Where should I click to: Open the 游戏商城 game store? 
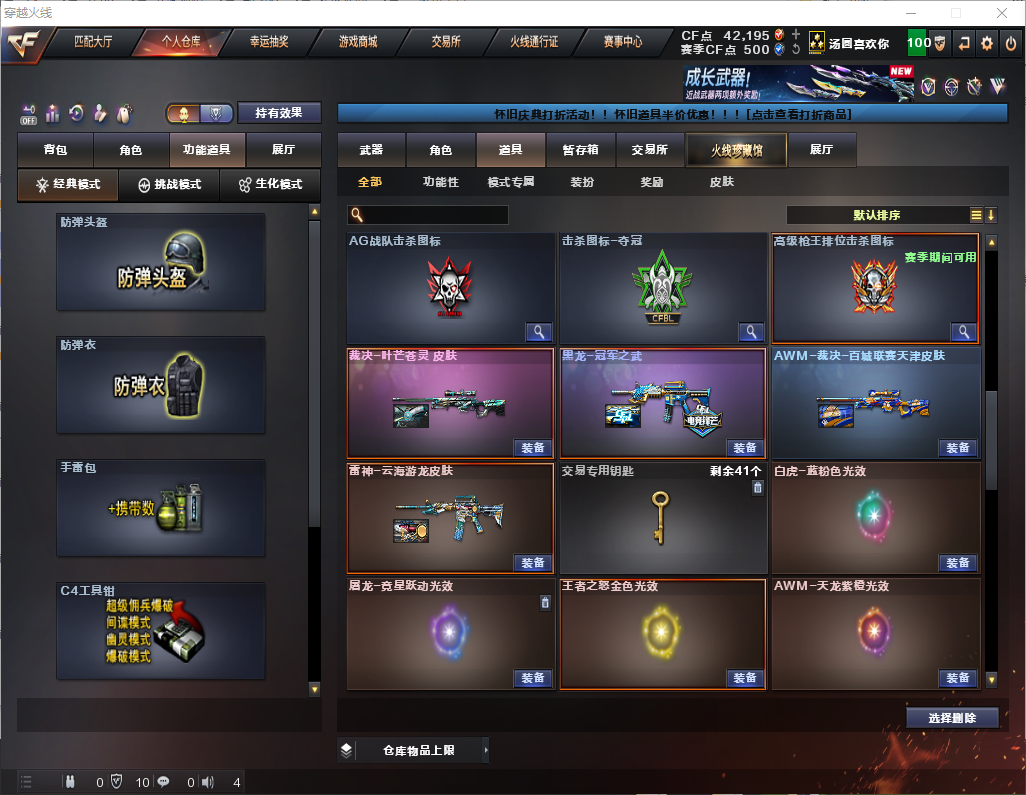(357, 42)
